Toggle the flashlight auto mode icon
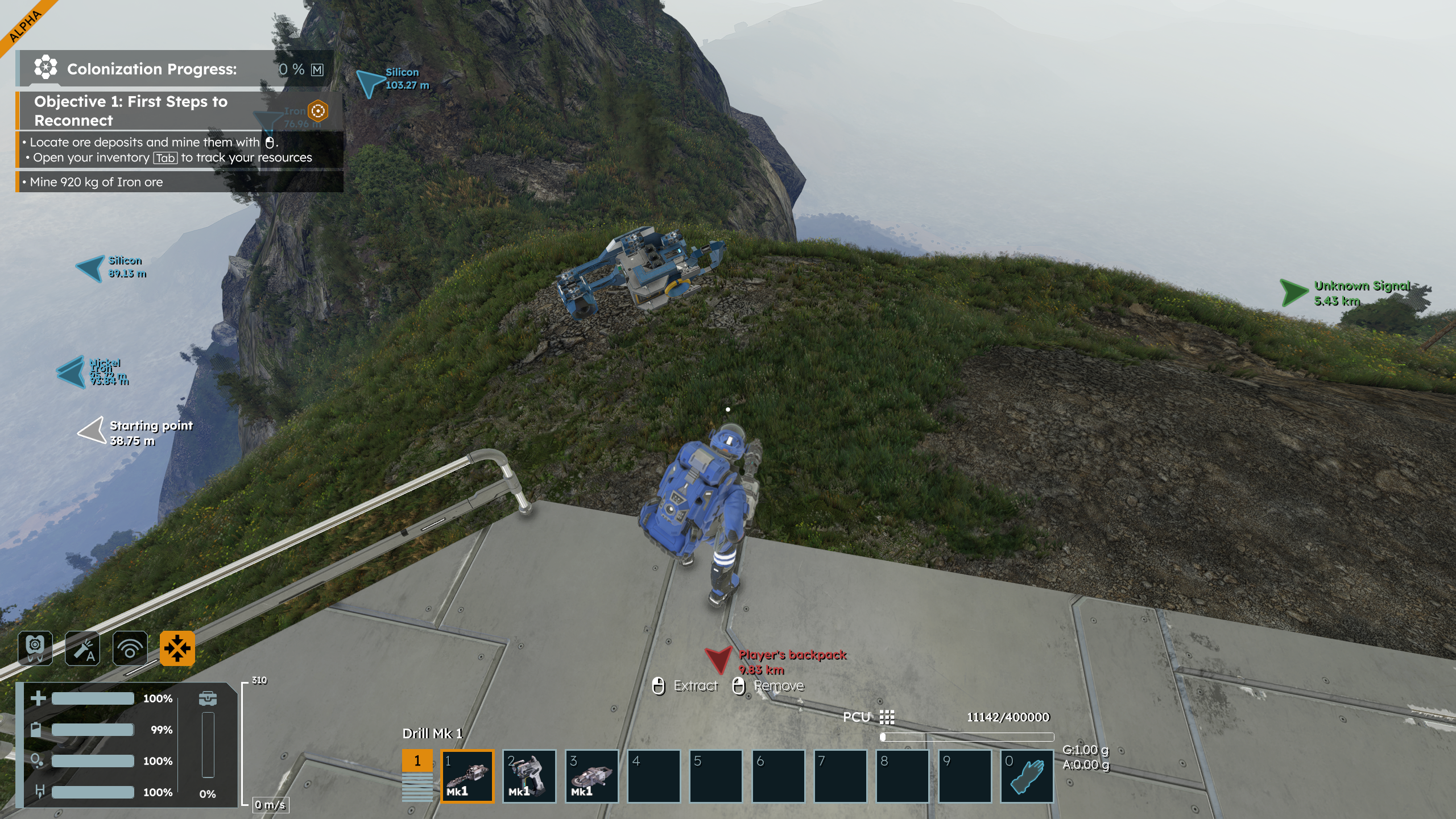Image resolution: width=1456 pixels, height=819 pixels. tap(82, 648)
